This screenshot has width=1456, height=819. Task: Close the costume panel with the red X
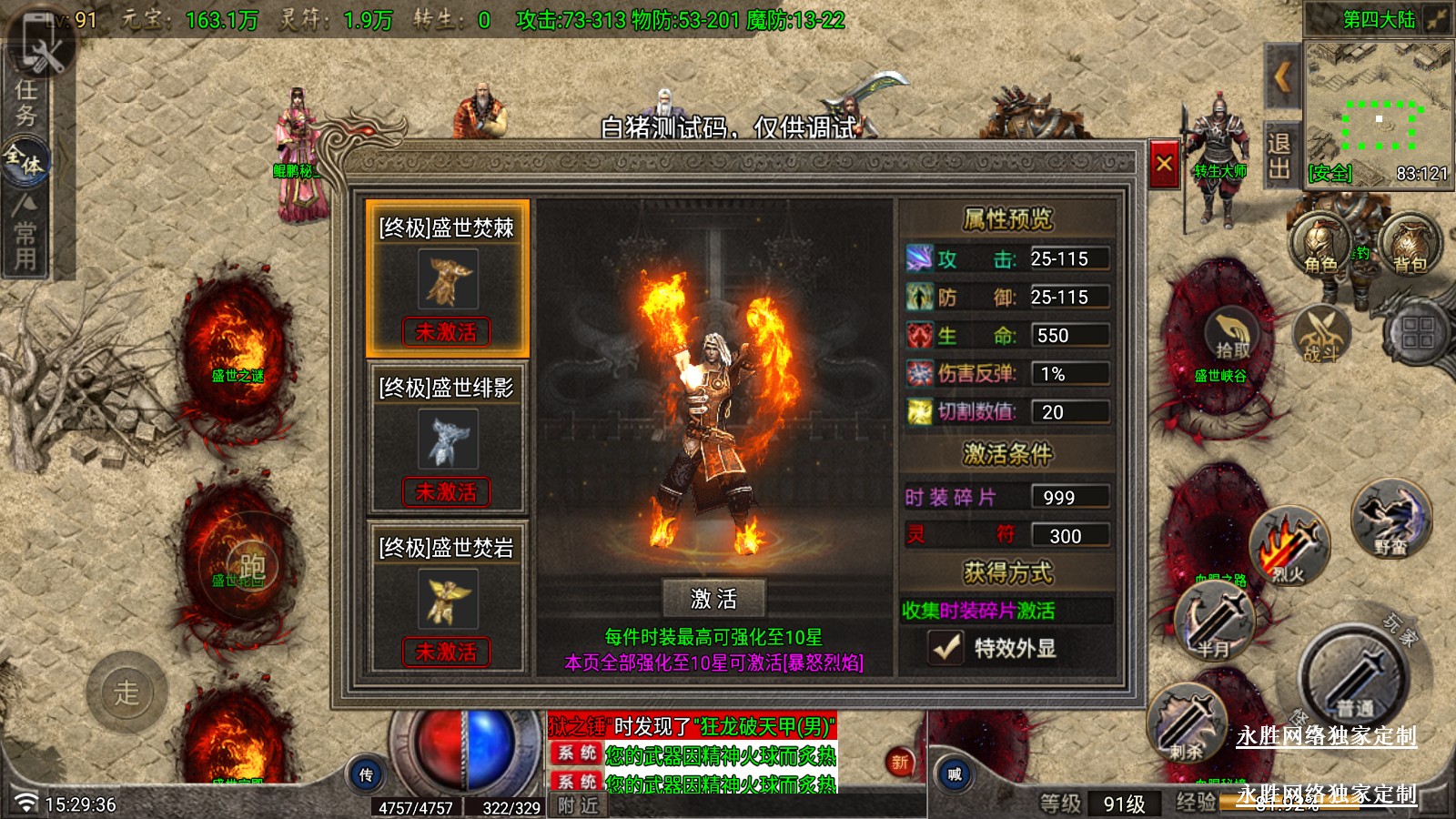point(1164,164)
